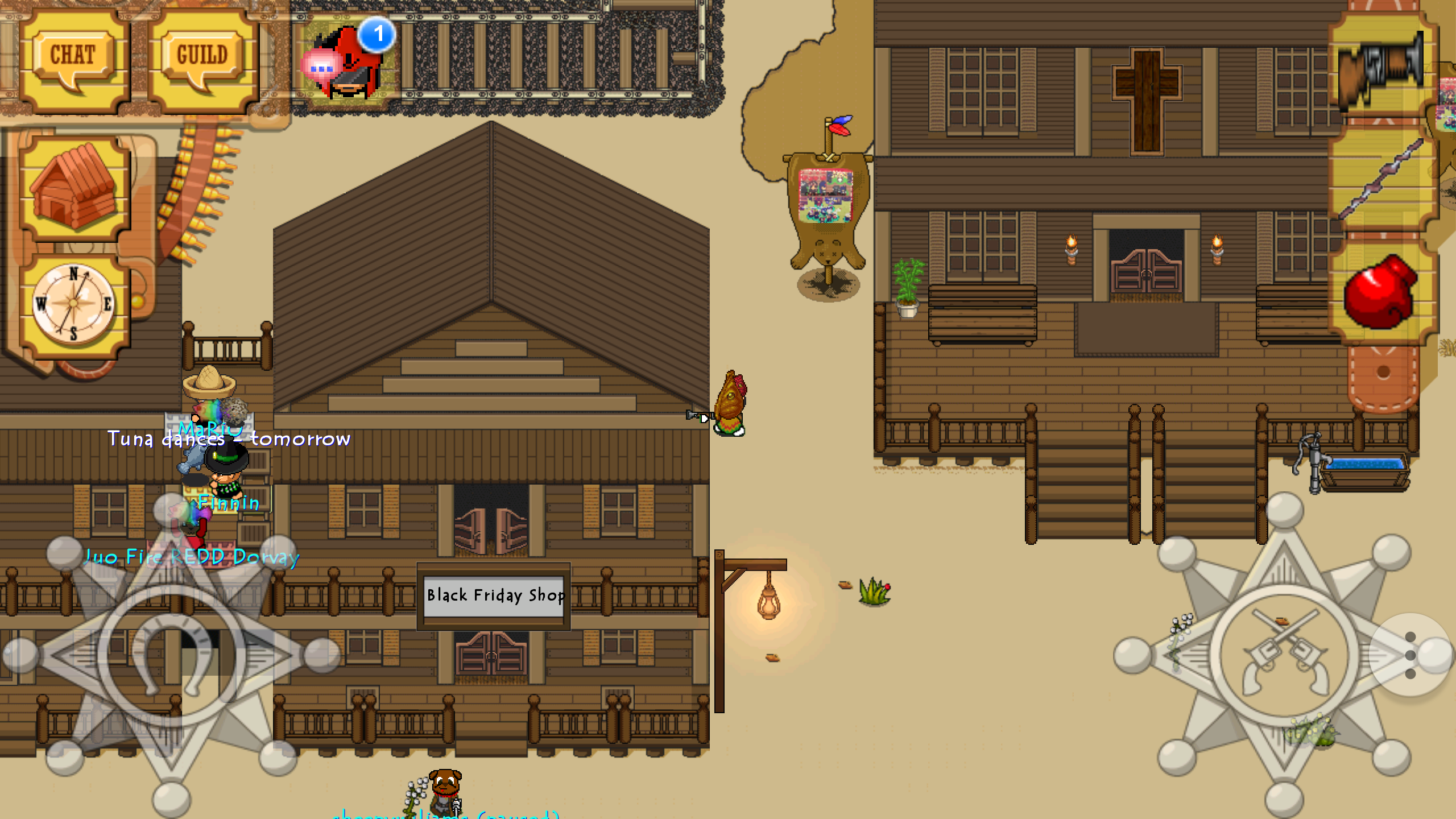Open the GUILD menu
1456x819 pixels.
[x=202, y=57]
